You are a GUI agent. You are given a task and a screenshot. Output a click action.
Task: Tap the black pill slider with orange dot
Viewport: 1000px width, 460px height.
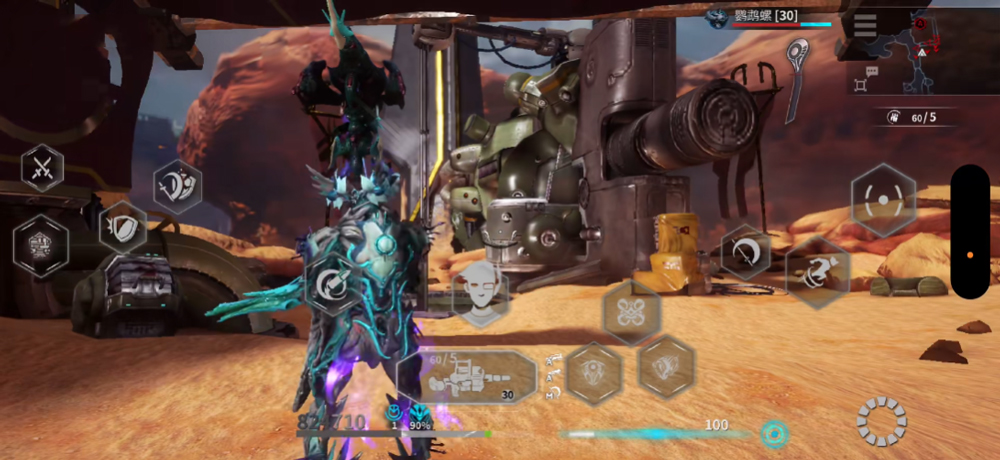969,232
